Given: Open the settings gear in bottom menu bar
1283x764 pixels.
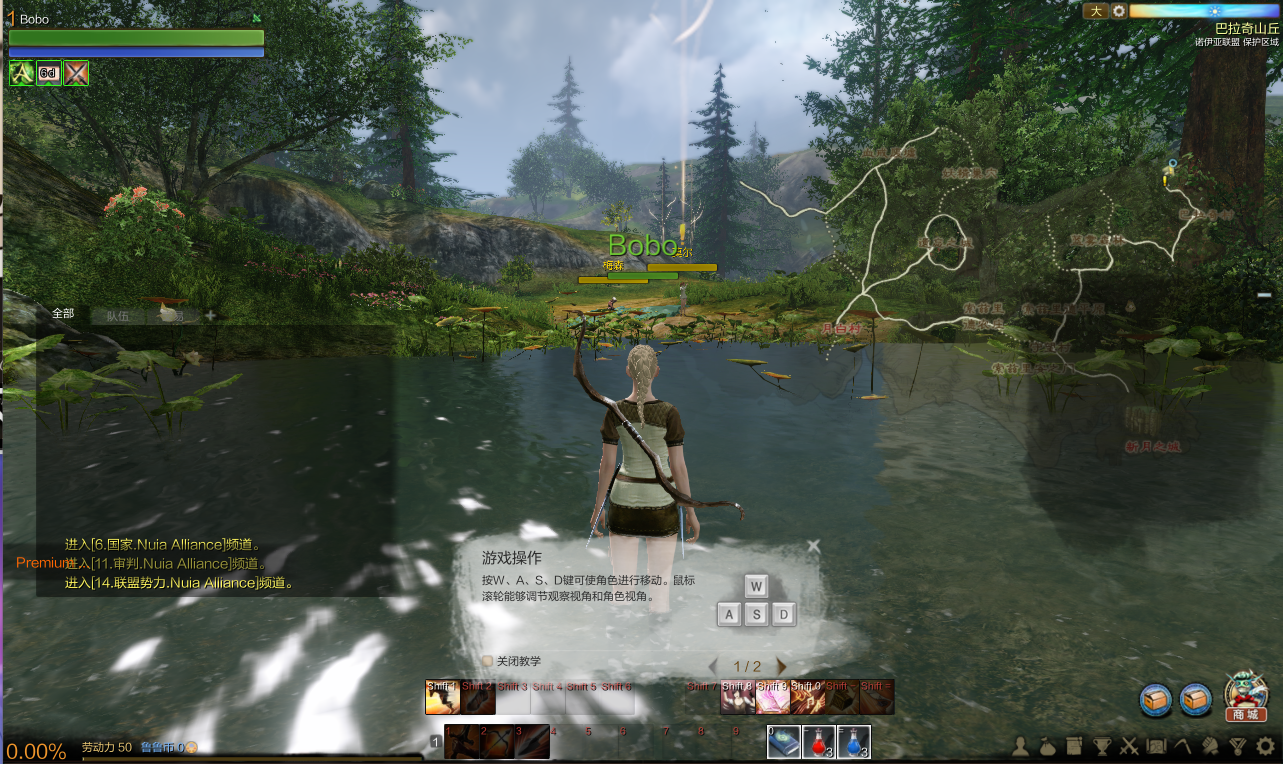Looking at the screenshot, I should [1265, 745].
